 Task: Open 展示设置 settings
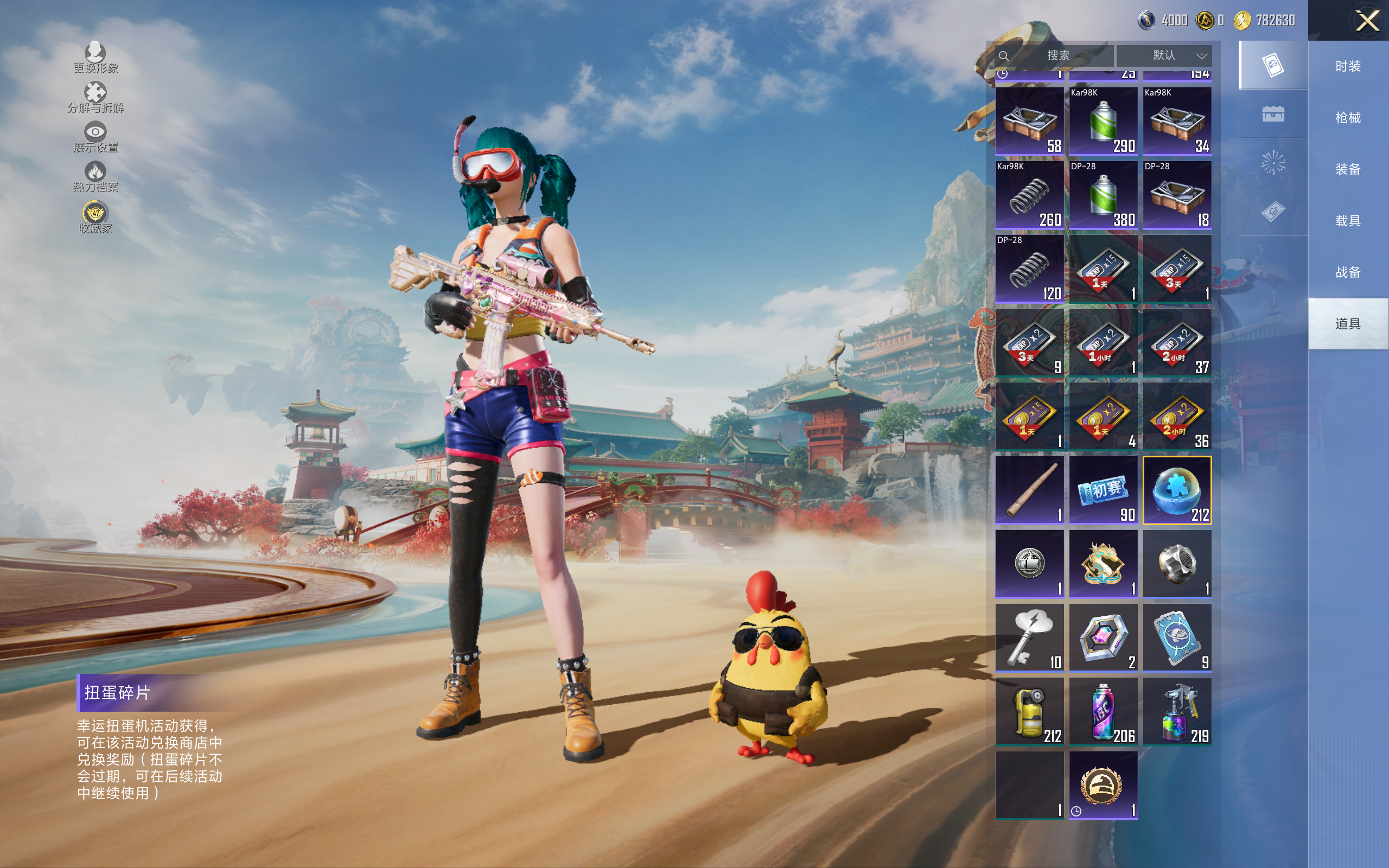pos(95,137)
